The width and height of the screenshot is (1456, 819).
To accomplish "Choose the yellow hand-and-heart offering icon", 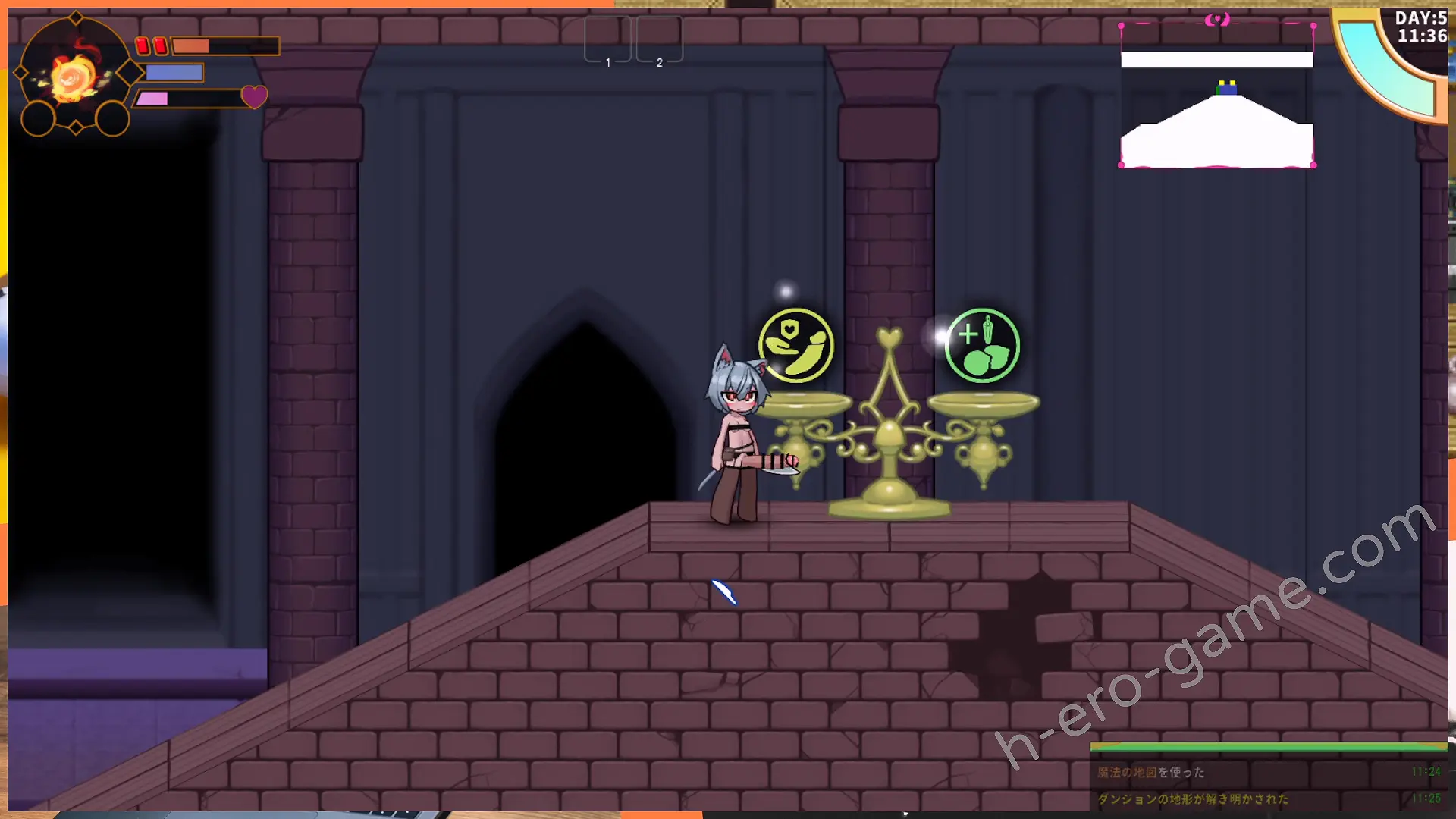I will pos(796,346).
